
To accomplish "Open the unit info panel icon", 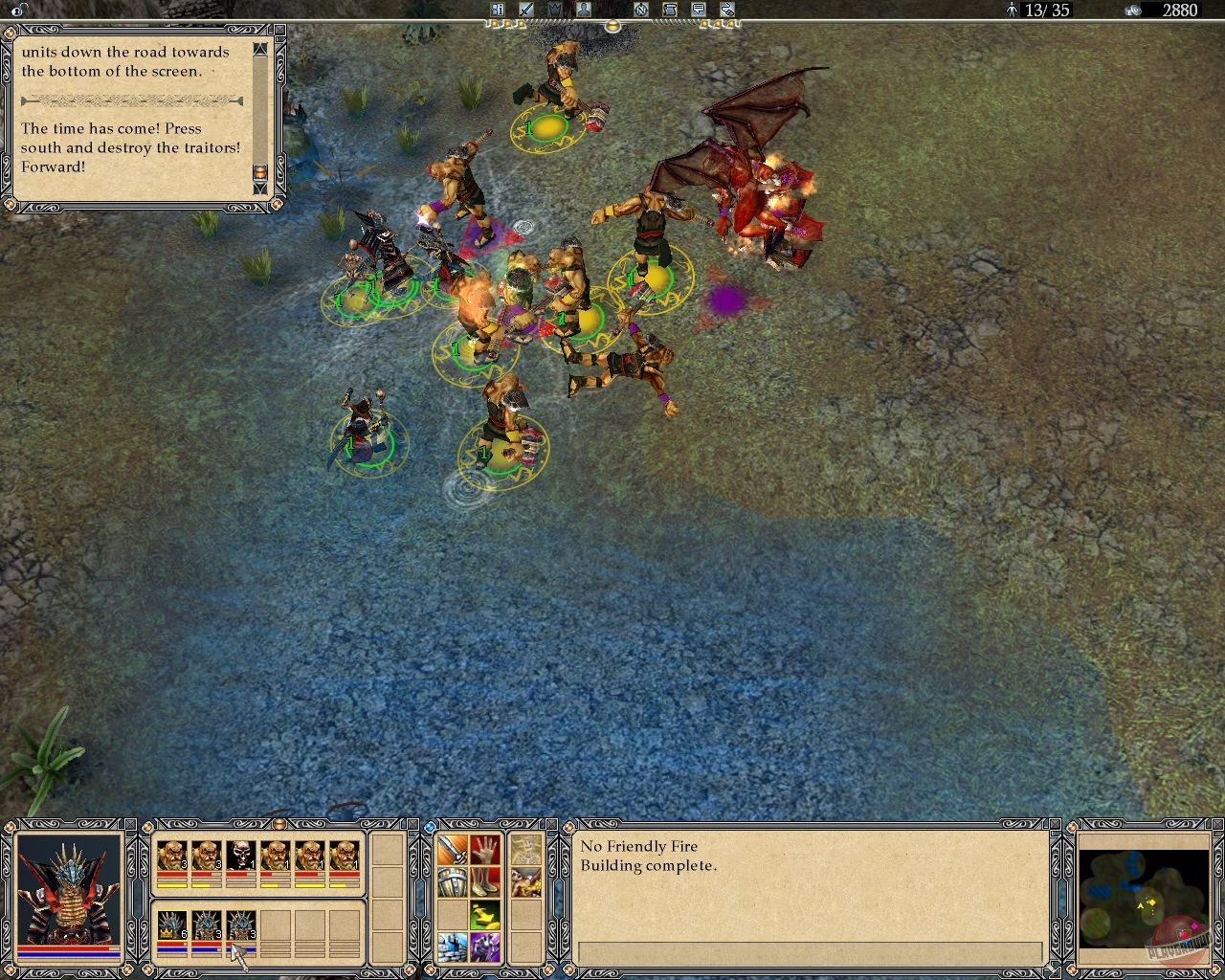I will coord(499,10).
